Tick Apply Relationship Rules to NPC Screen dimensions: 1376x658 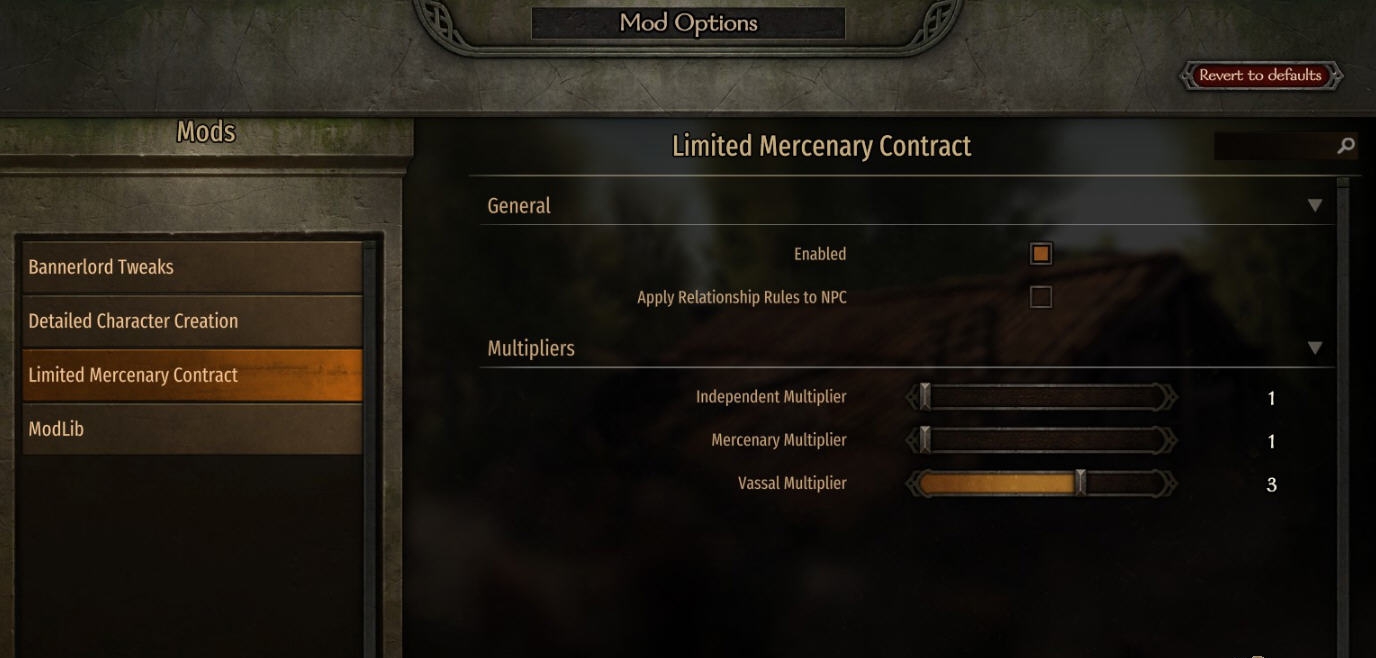tap(1041, 297)
